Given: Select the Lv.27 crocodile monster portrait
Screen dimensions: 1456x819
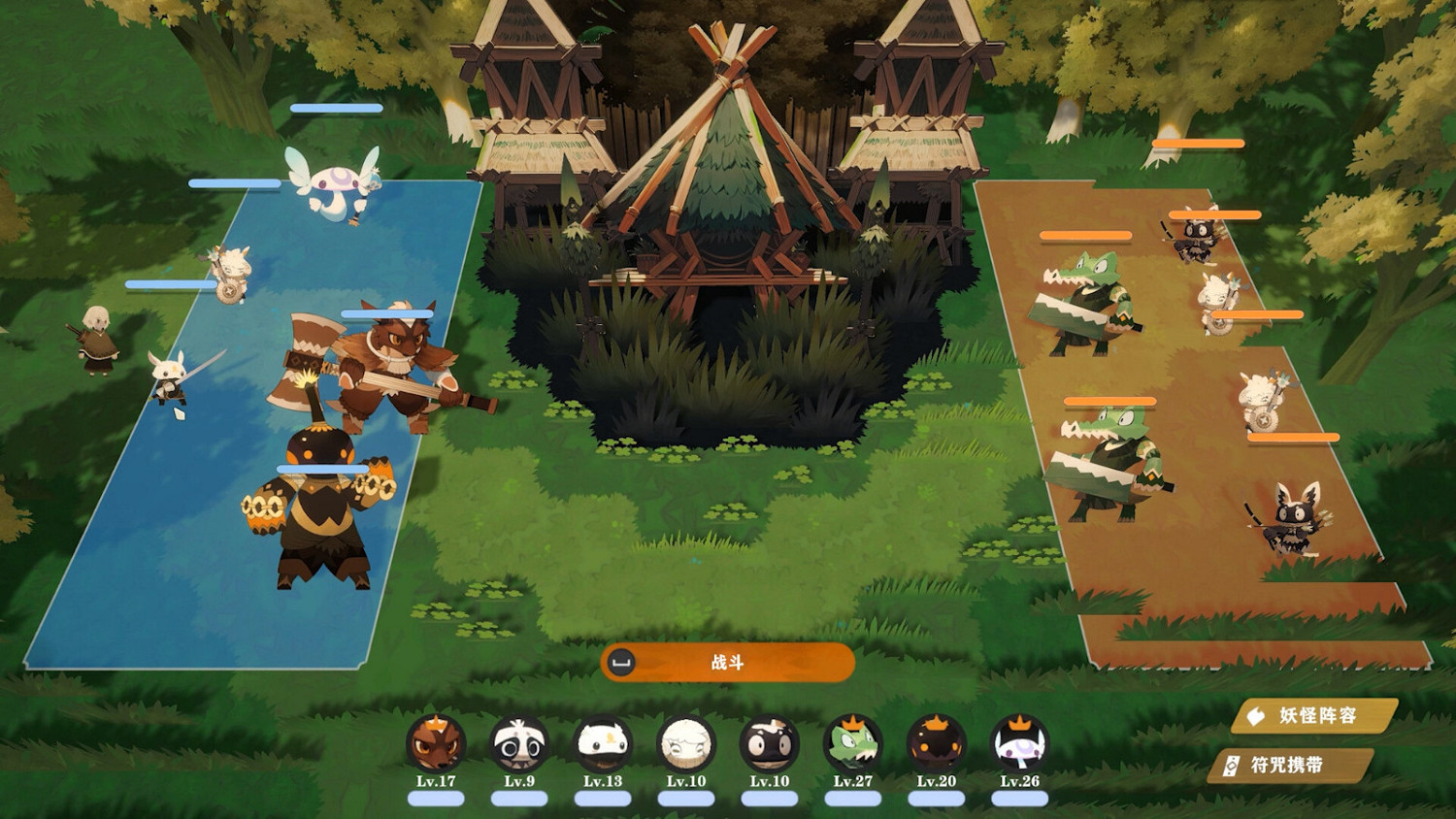Looking at the screenshot, I should point(853,747).
